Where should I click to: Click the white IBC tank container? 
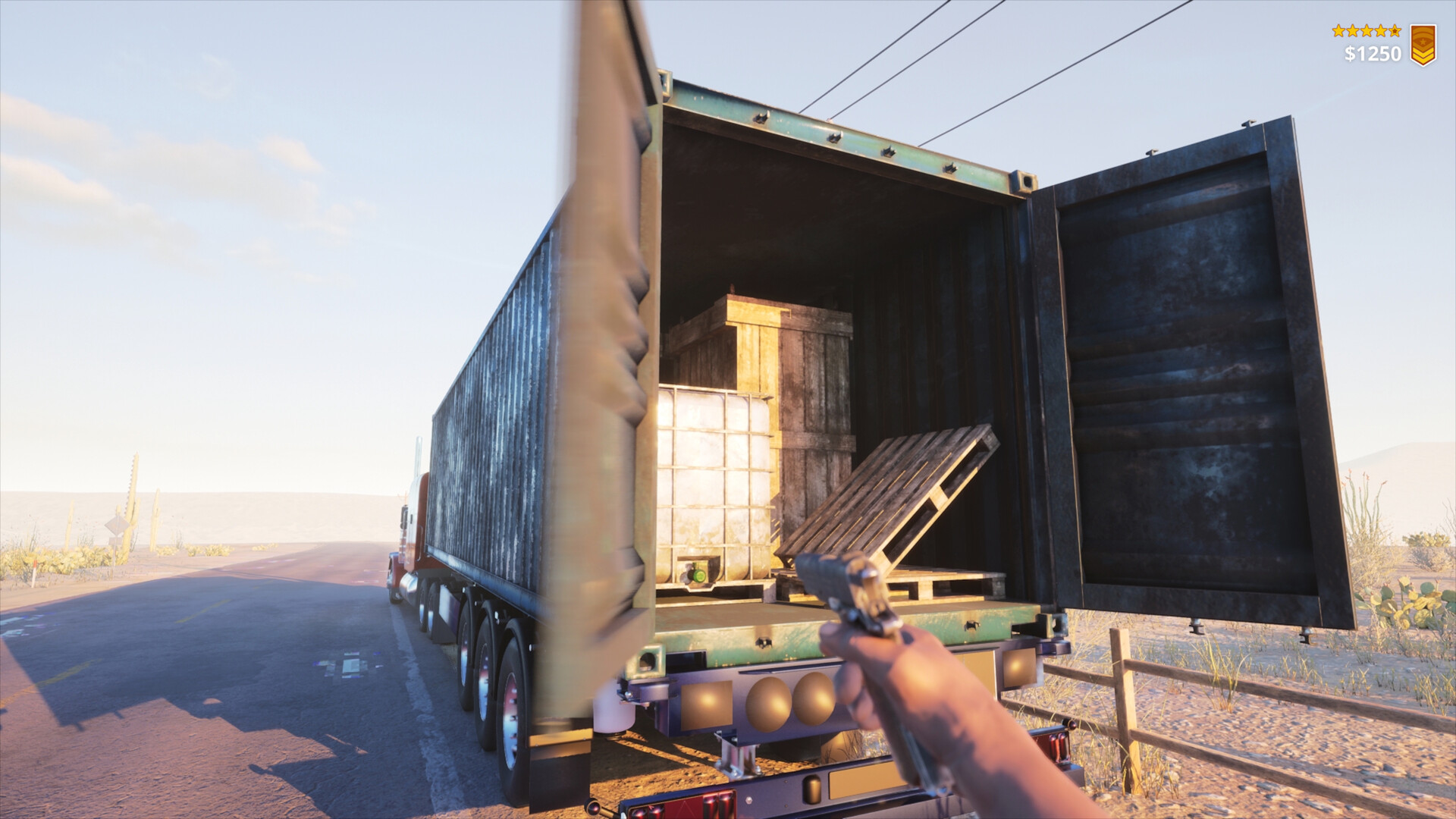[x=713, y=478]
